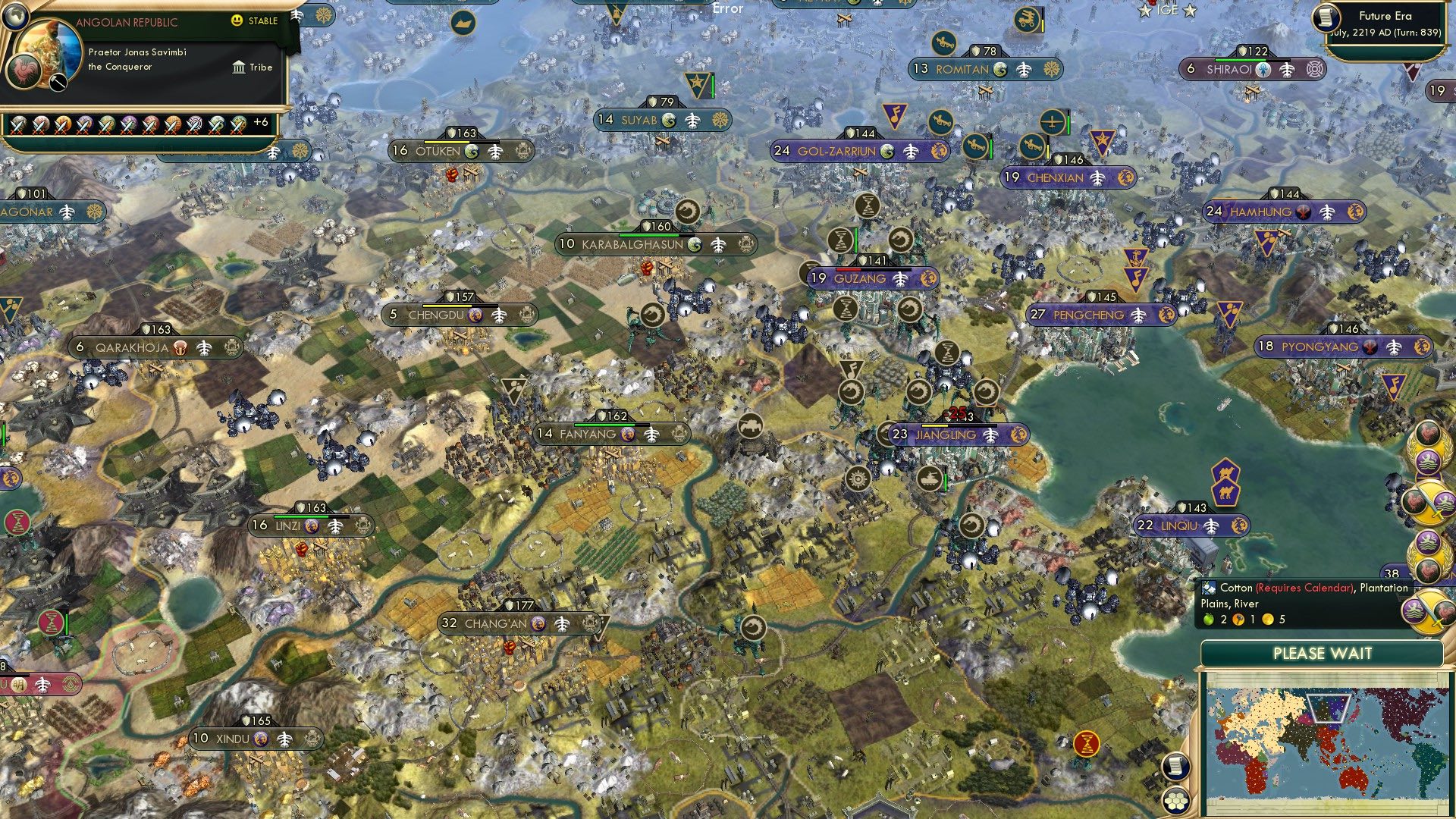Open the notification log scroll above the minimap
The width and height of the screenshot is (1456, 819).
(x=1175, y=767)
